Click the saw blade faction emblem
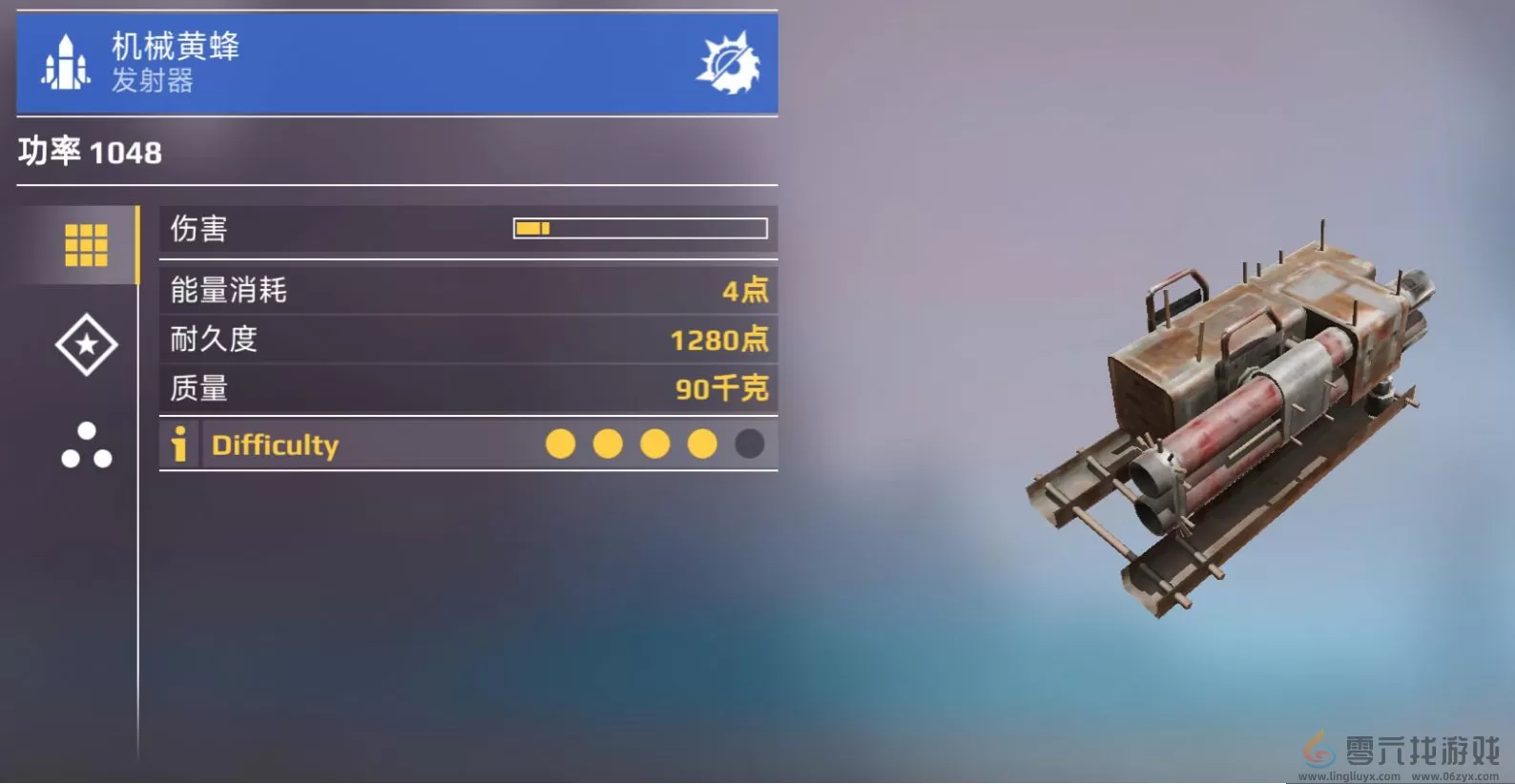 (x=729, y=62)
